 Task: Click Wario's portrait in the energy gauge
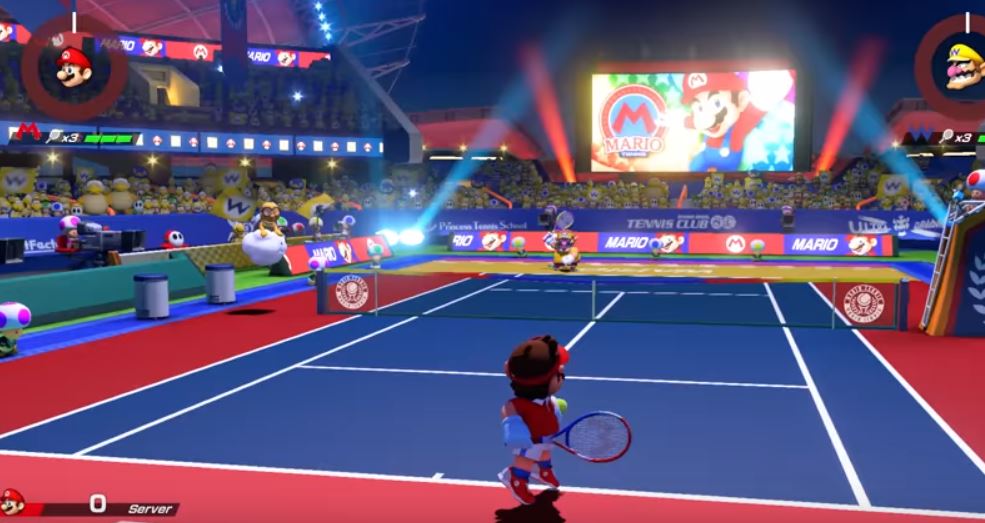[963, 67]
